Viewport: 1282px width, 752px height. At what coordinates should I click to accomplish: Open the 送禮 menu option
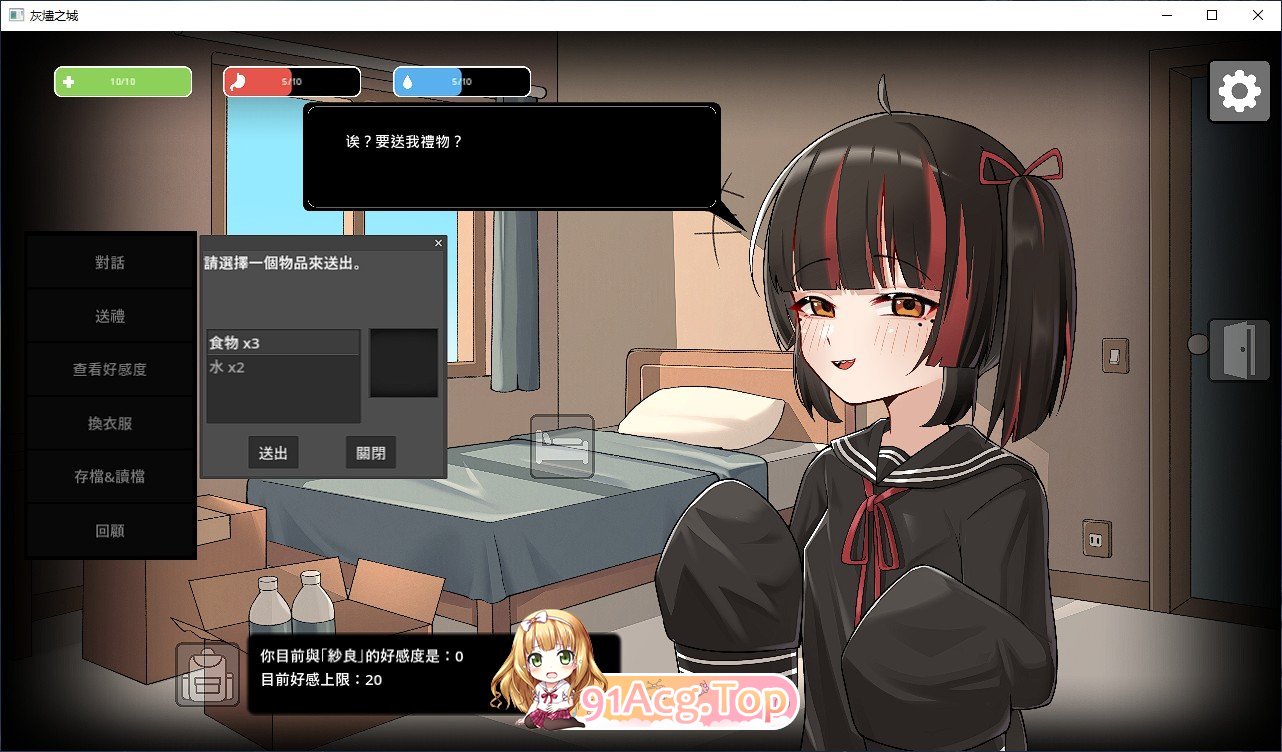tap(111, 315)
